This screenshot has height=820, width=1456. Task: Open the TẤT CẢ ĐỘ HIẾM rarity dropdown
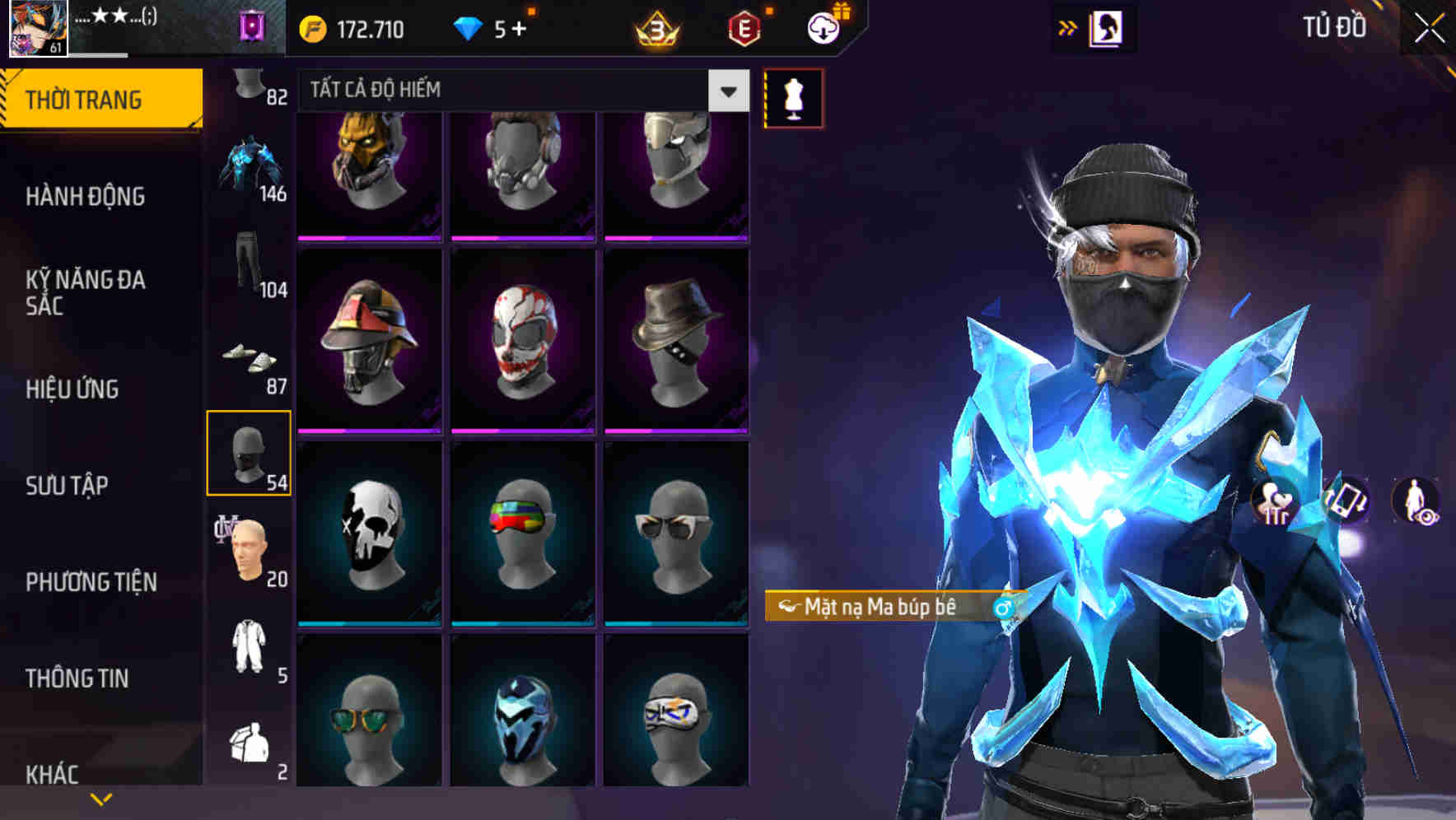pyautogui.click(x=519, y=91)
